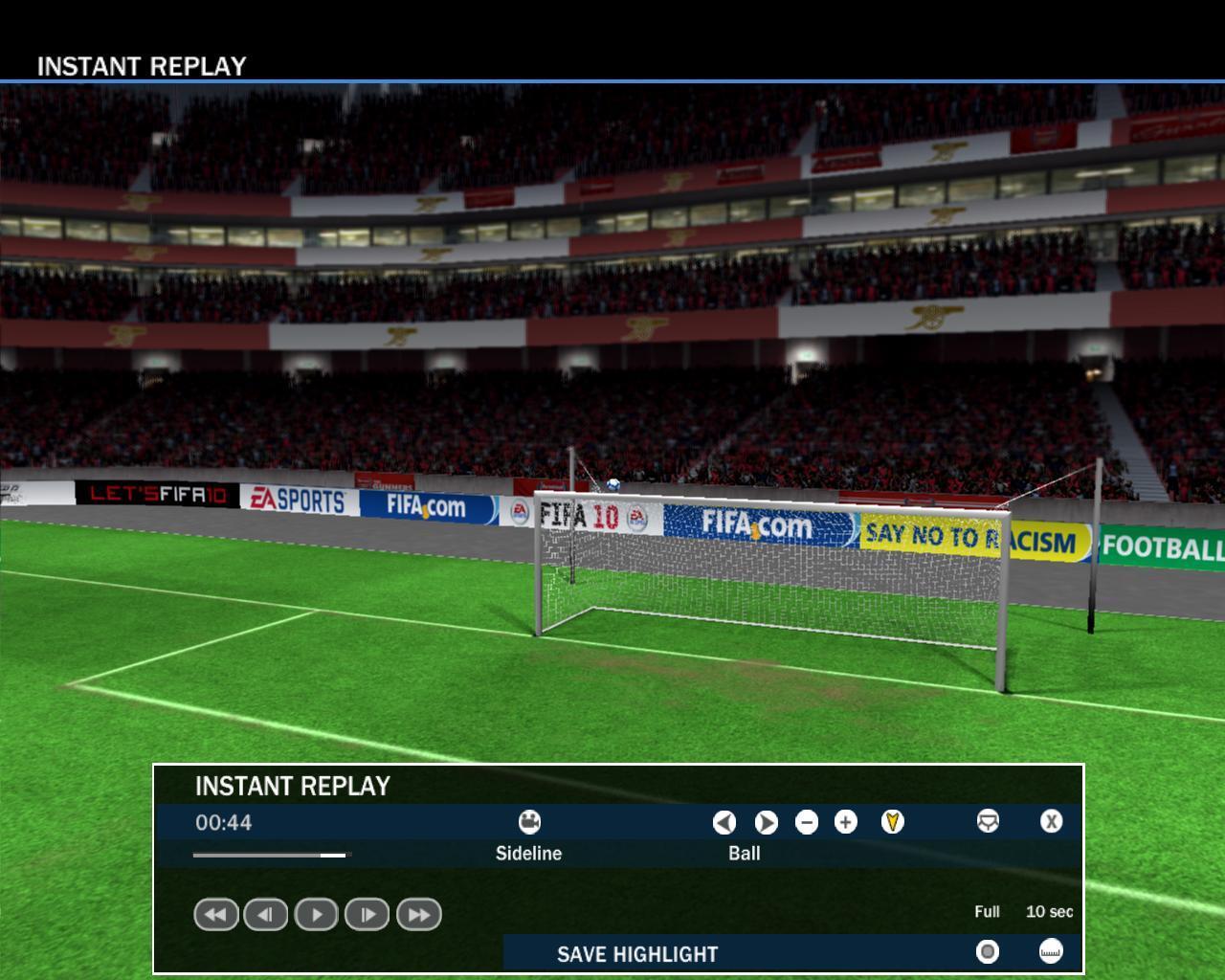Close the instant replay panel with X
Viewport: 1225px width, 980px height.
click(x=1051, y=822)
